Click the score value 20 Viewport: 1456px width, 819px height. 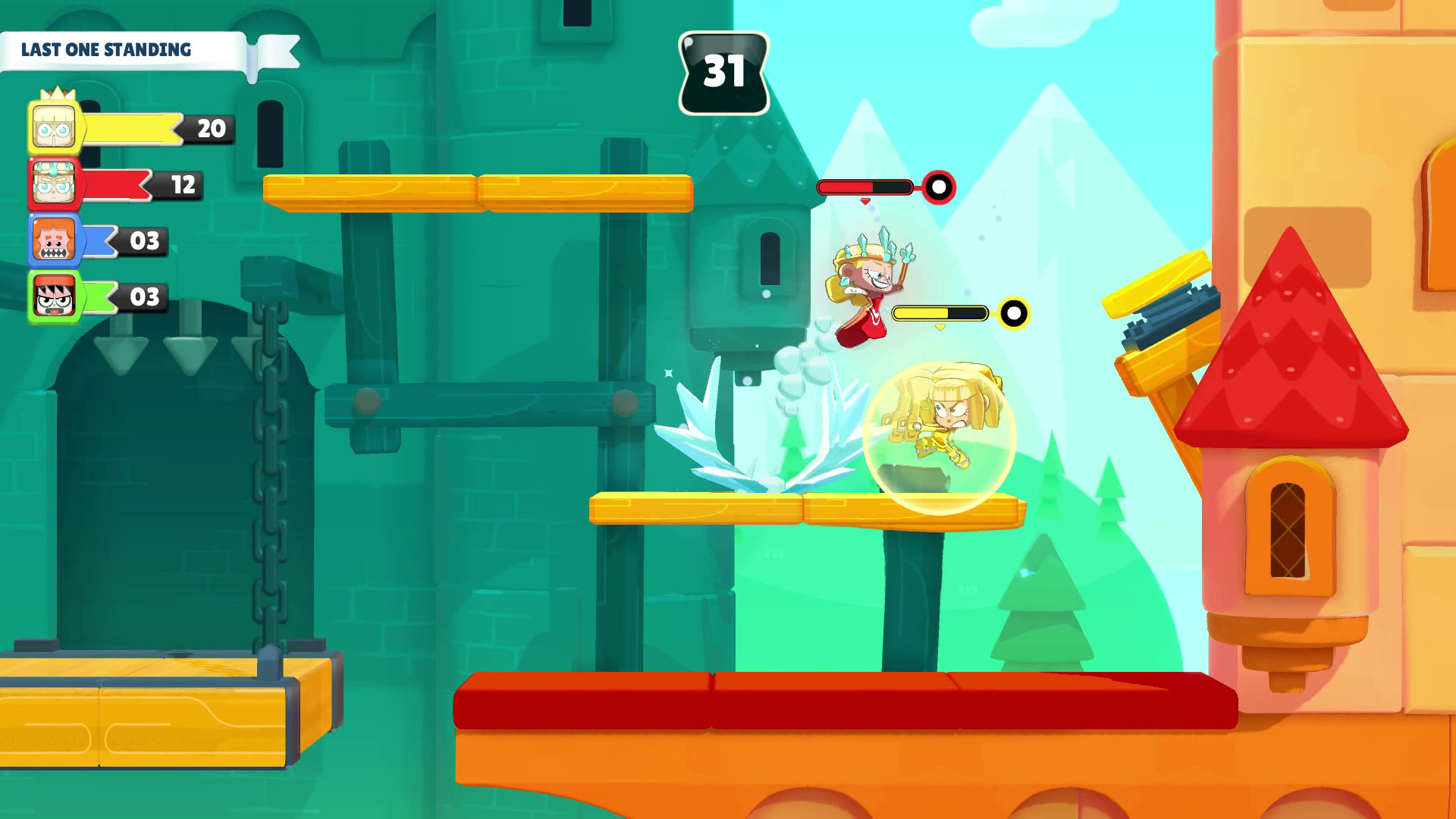pos(212,127)
